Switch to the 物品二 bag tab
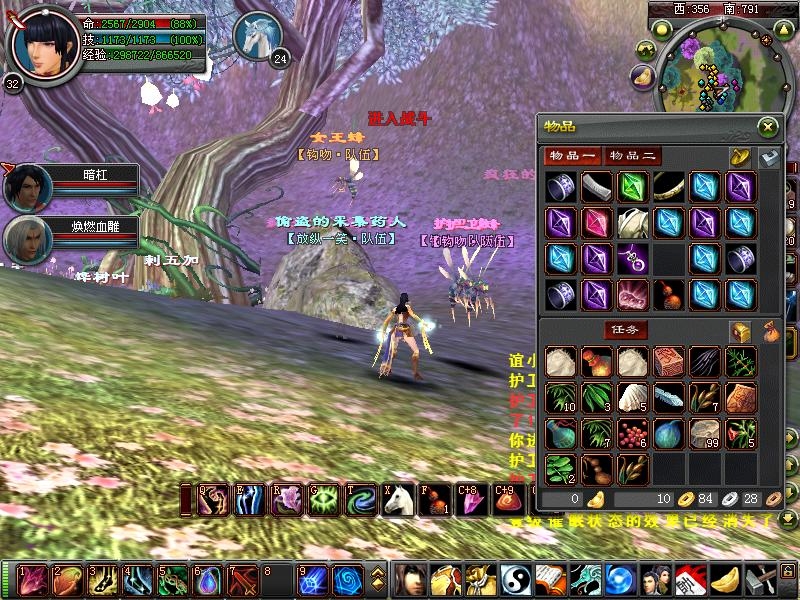 tap(634, 156)
